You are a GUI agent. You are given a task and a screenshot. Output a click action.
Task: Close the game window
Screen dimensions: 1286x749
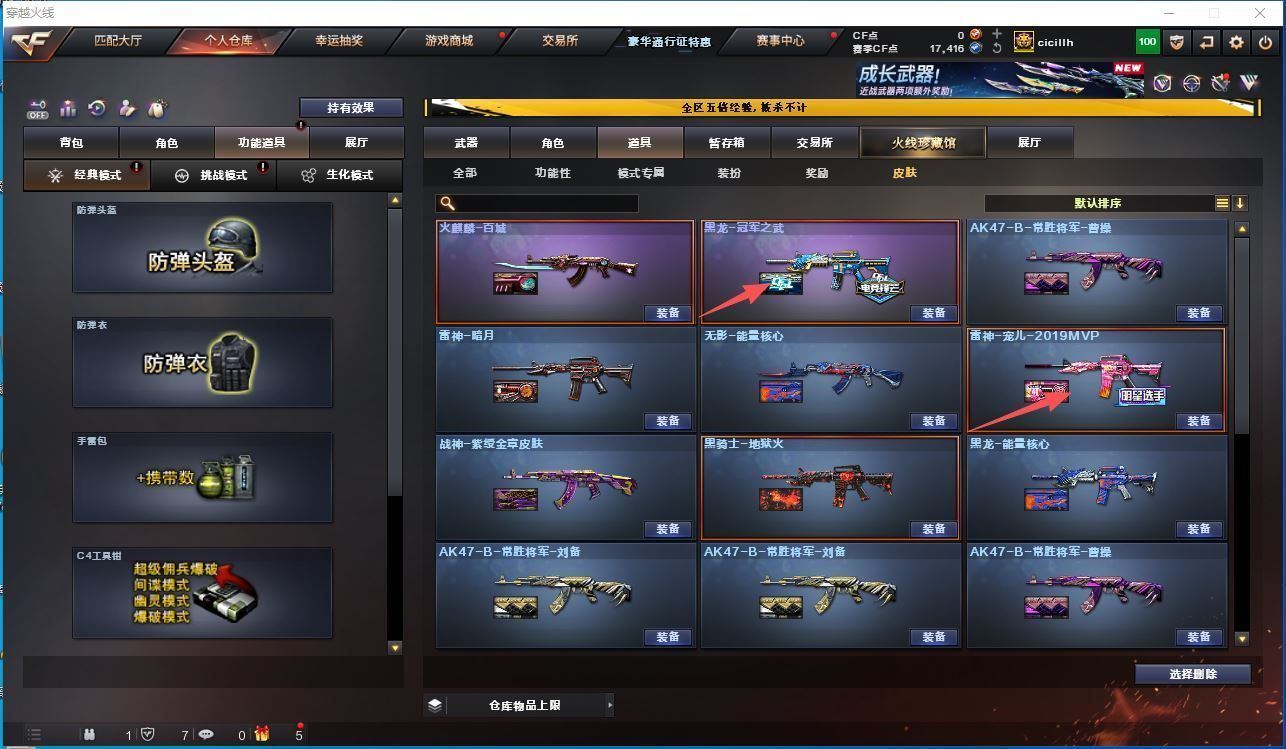(1260, 13)
